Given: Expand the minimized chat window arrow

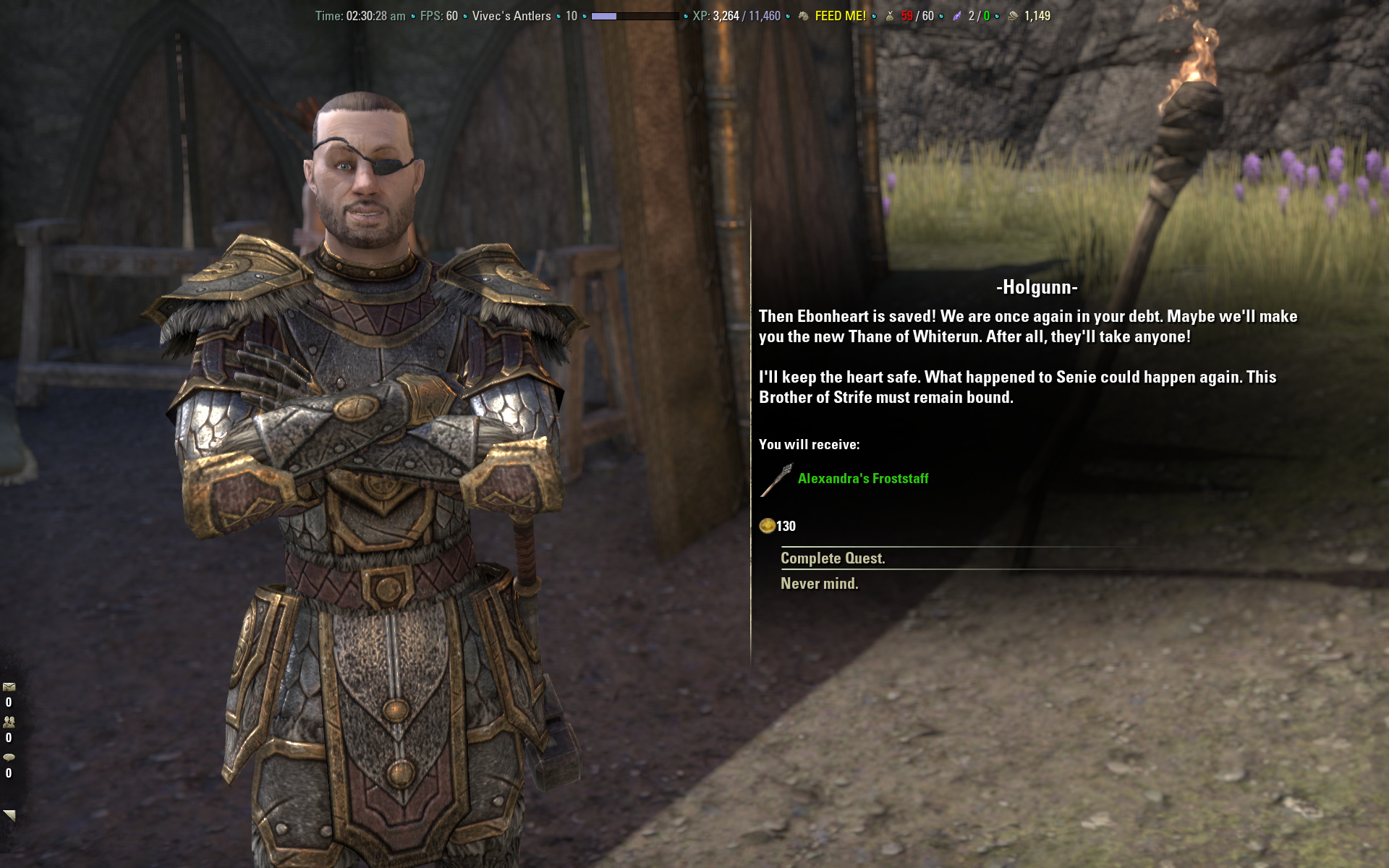Looking at the screenshot, I should click(x=9, y=815).
